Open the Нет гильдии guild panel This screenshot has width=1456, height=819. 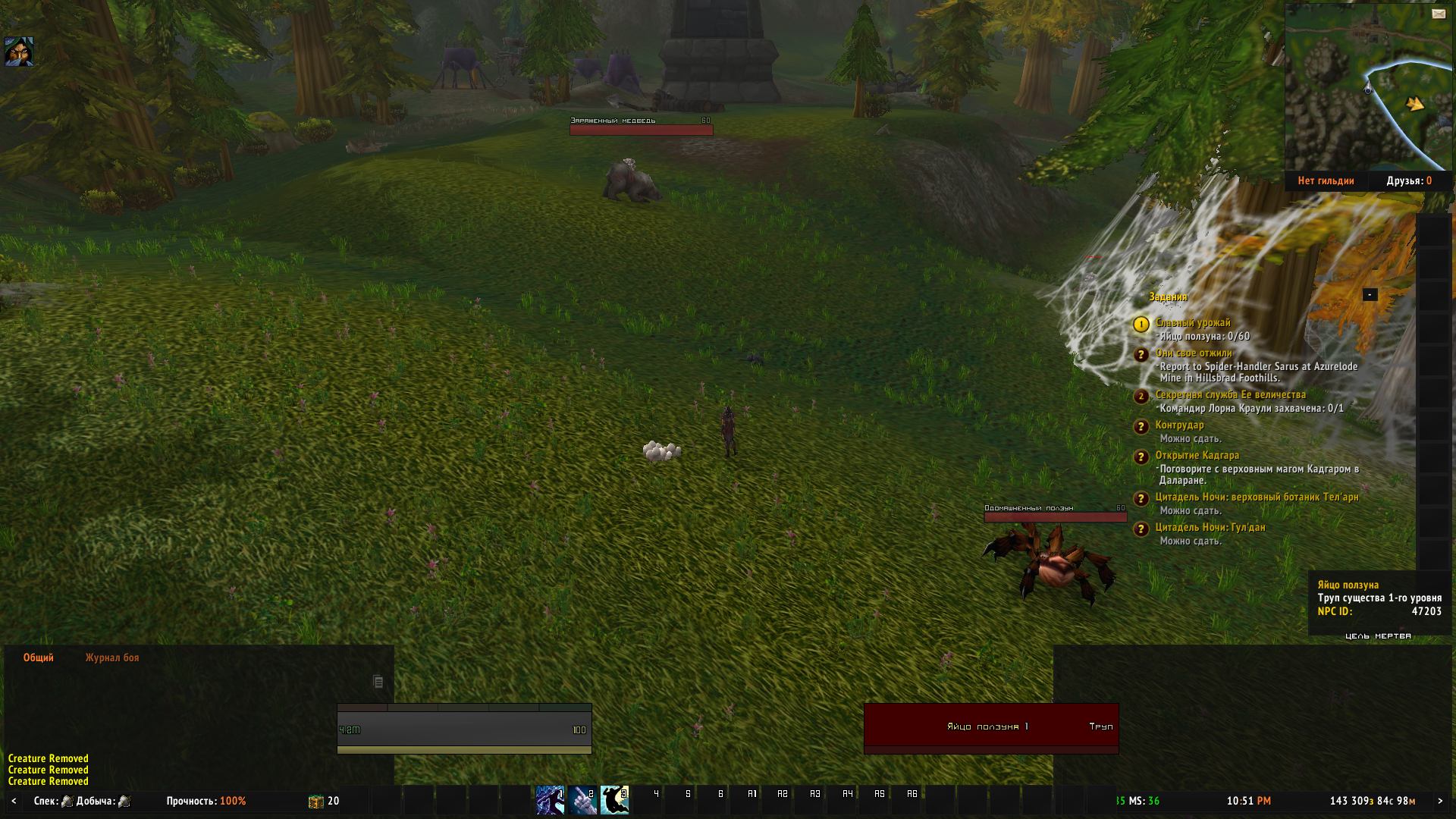coord(1326,180)
